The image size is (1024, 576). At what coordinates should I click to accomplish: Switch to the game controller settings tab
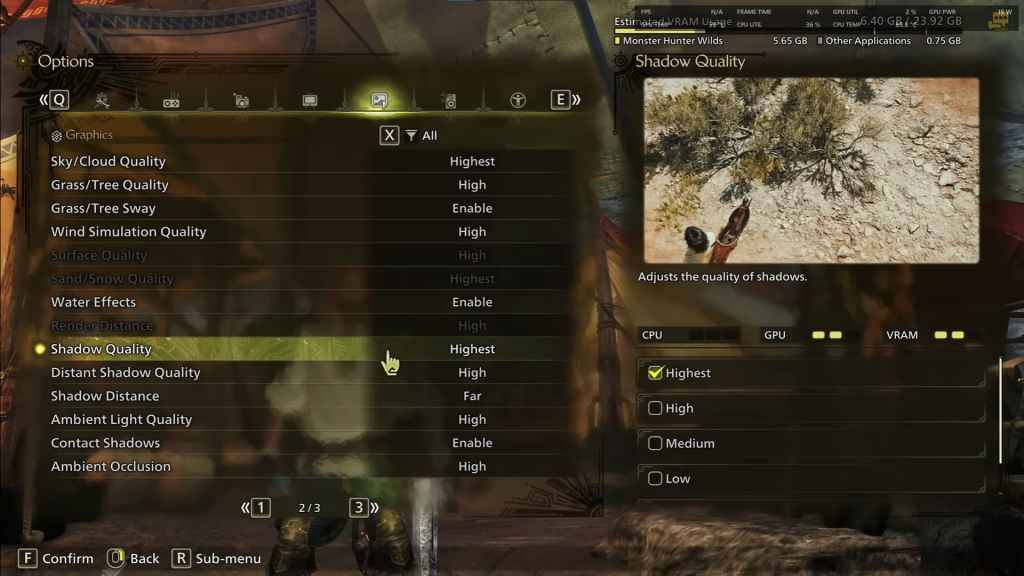[171, 101]
